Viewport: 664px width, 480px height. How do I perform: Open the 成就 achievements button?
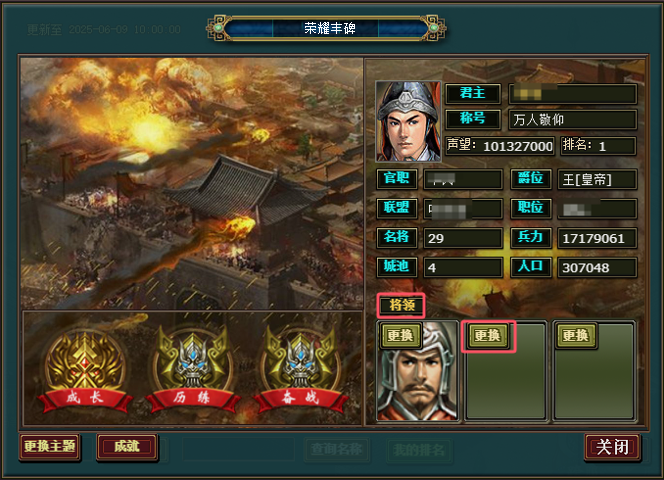(x=127, y=447)
